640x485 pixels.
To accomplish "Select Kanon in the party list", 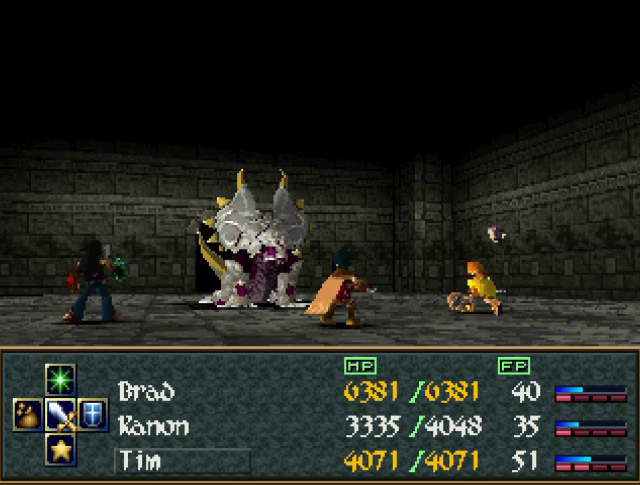I will coord(153,426).
